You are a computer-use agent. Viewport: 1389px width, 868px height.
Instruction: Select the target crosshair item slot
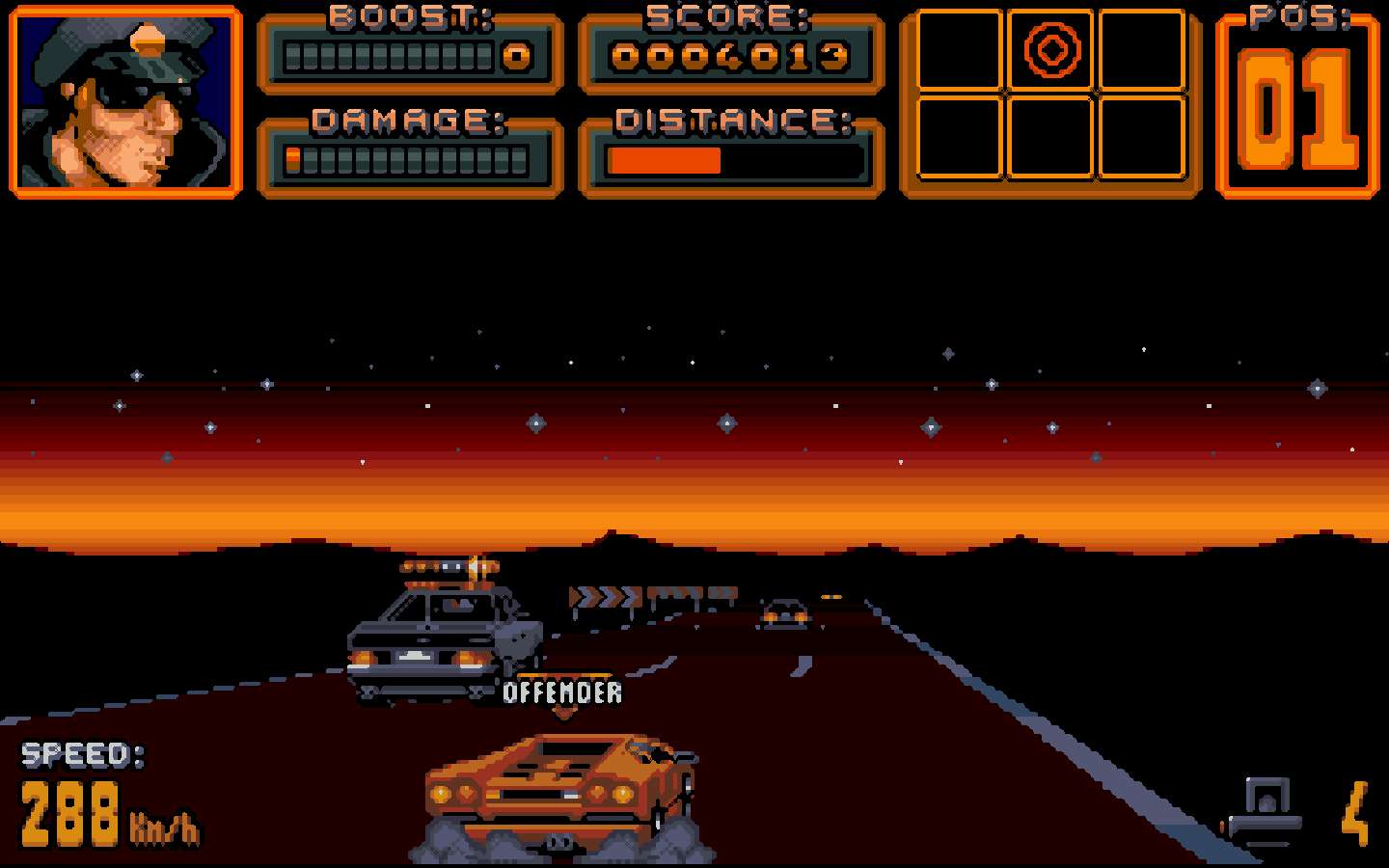pos(1050,50)
